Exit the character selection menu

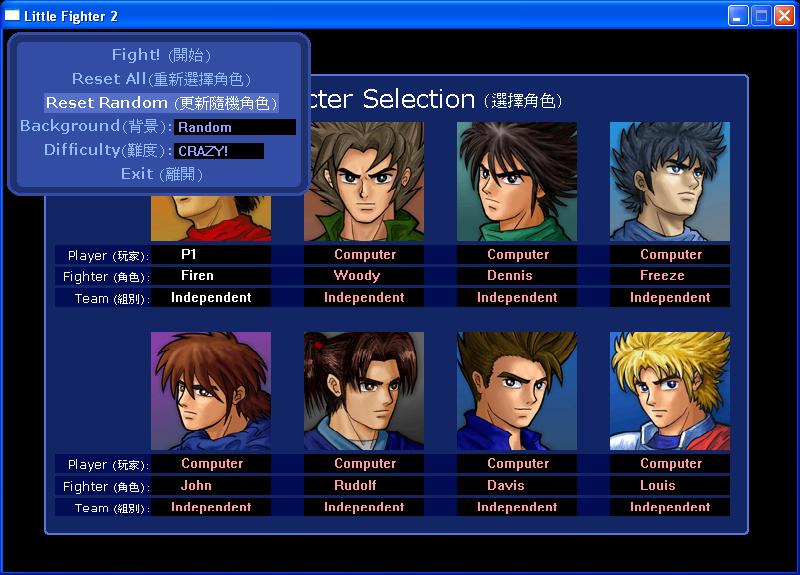pyautogui.click(x=160, y=174)
